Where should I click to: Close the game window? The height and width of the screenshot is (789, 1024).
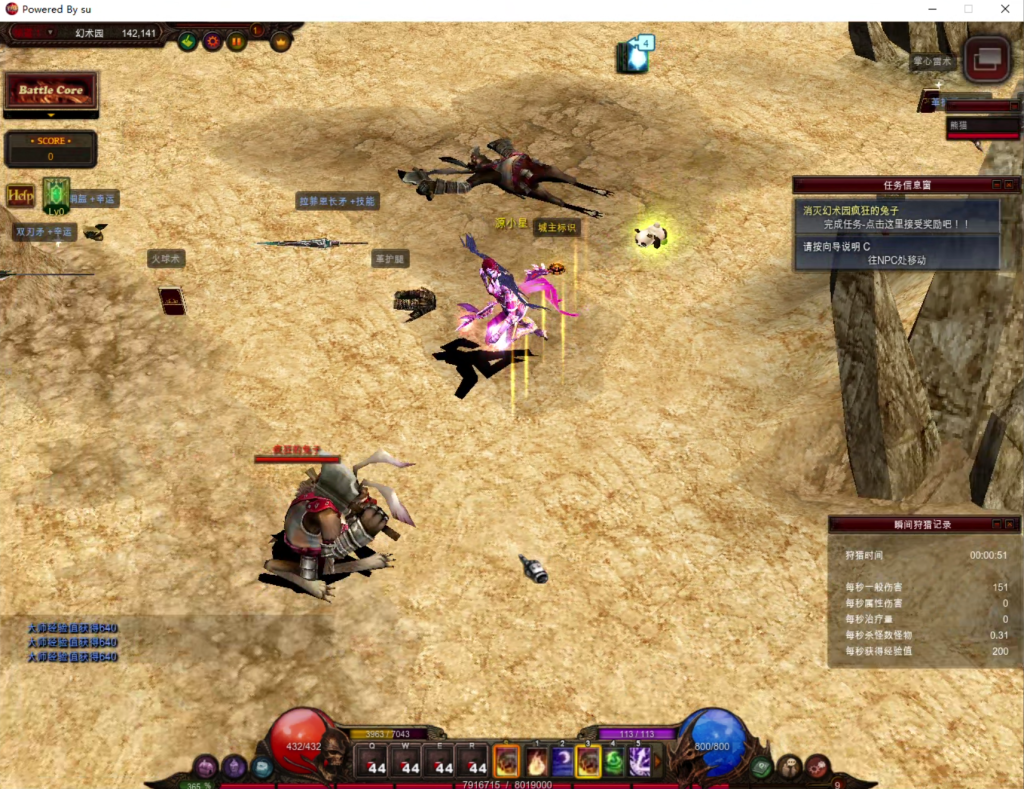point(1001,9)
